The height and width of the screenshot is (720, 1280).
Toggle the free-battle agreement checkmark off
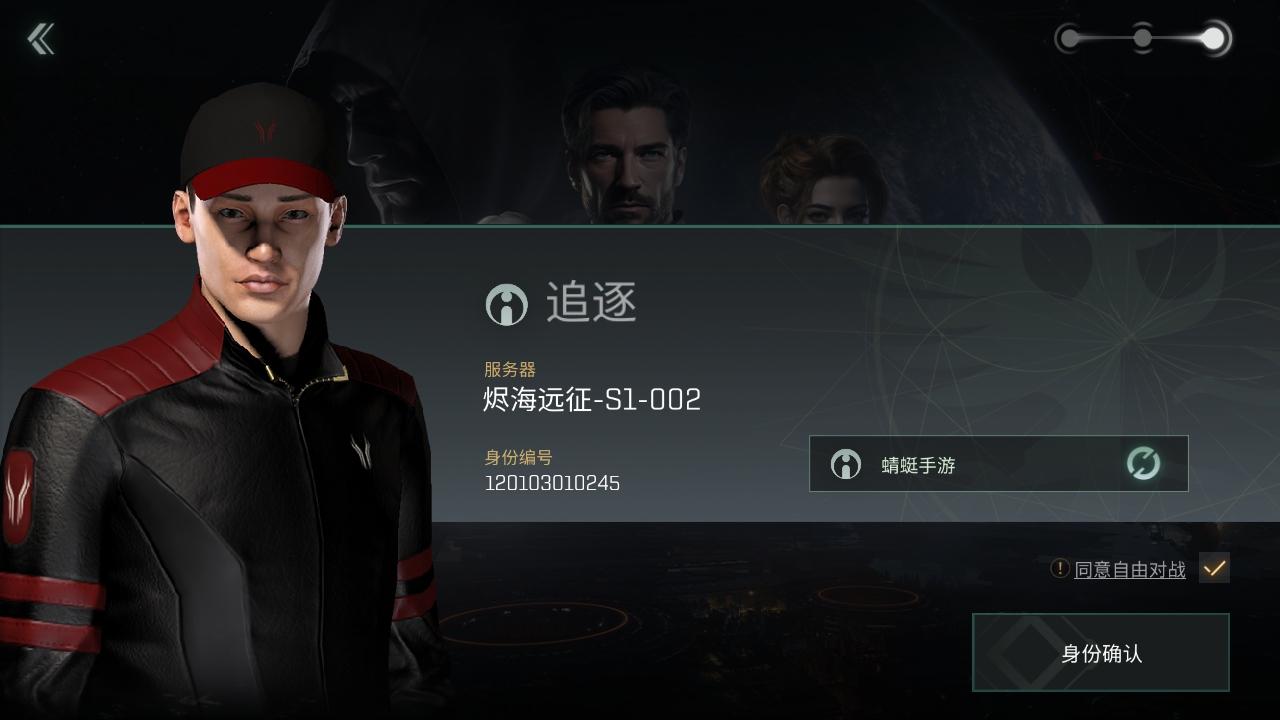[x=1216, y=568]
